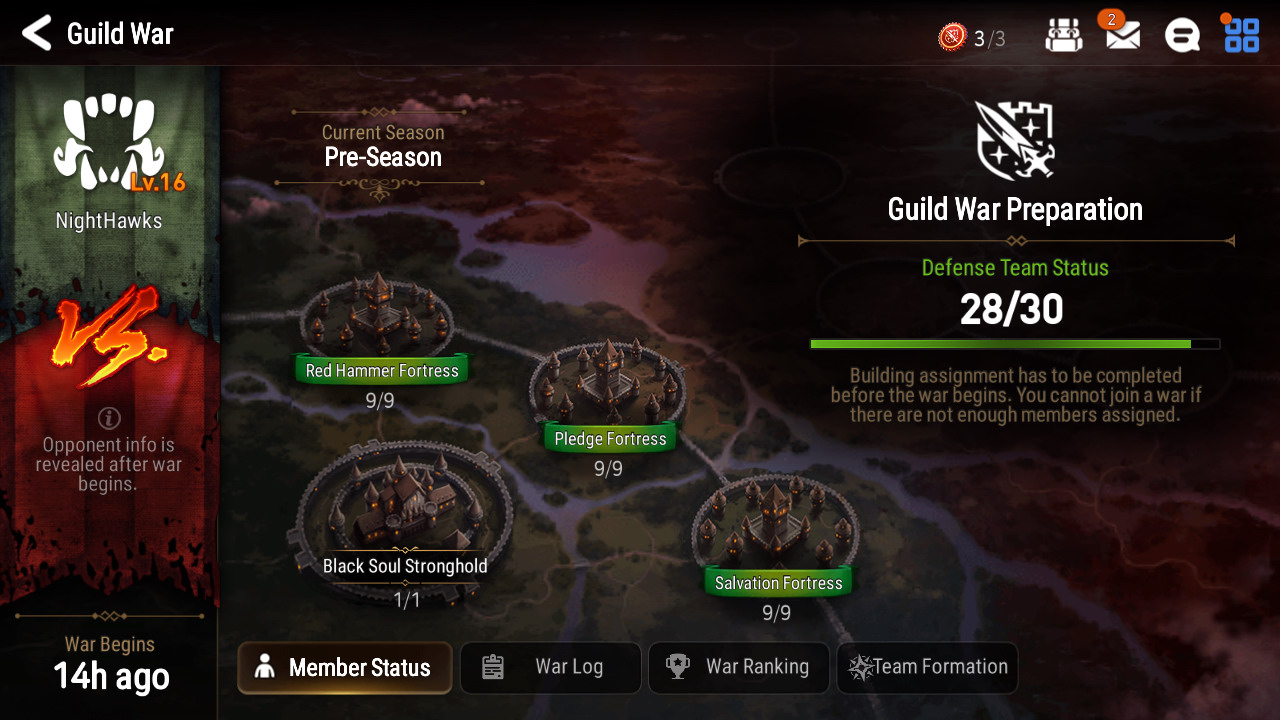View the War Log

(x=550, y=668)
